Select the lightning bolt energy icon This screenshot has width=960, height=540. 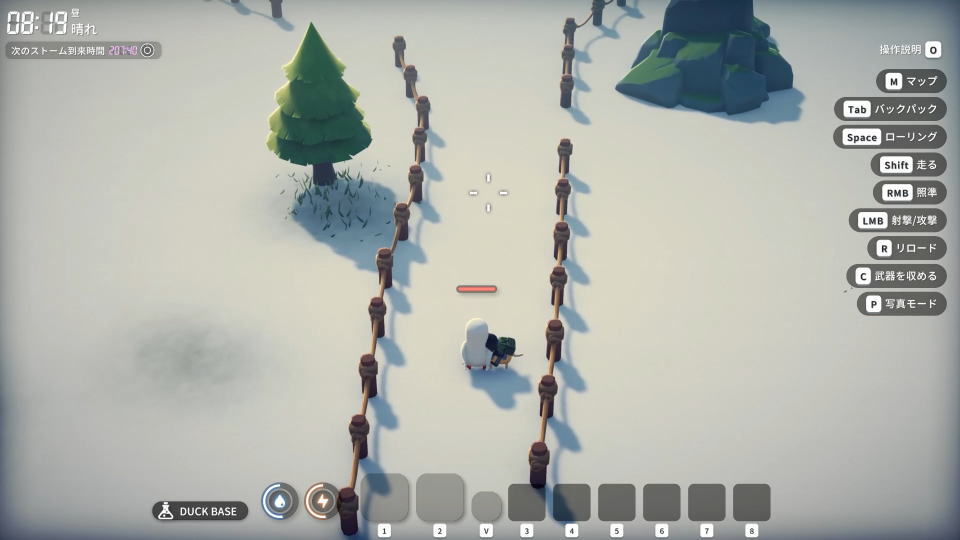tap(322, 500)
